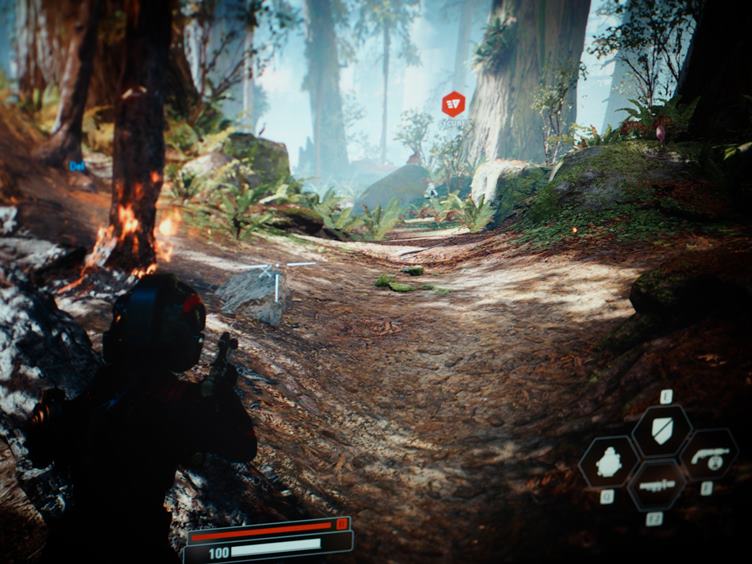The width and height of the screenshot is (752, 564).
Task: Choose the rifle weapon hexagon
Action: [656, 483]
